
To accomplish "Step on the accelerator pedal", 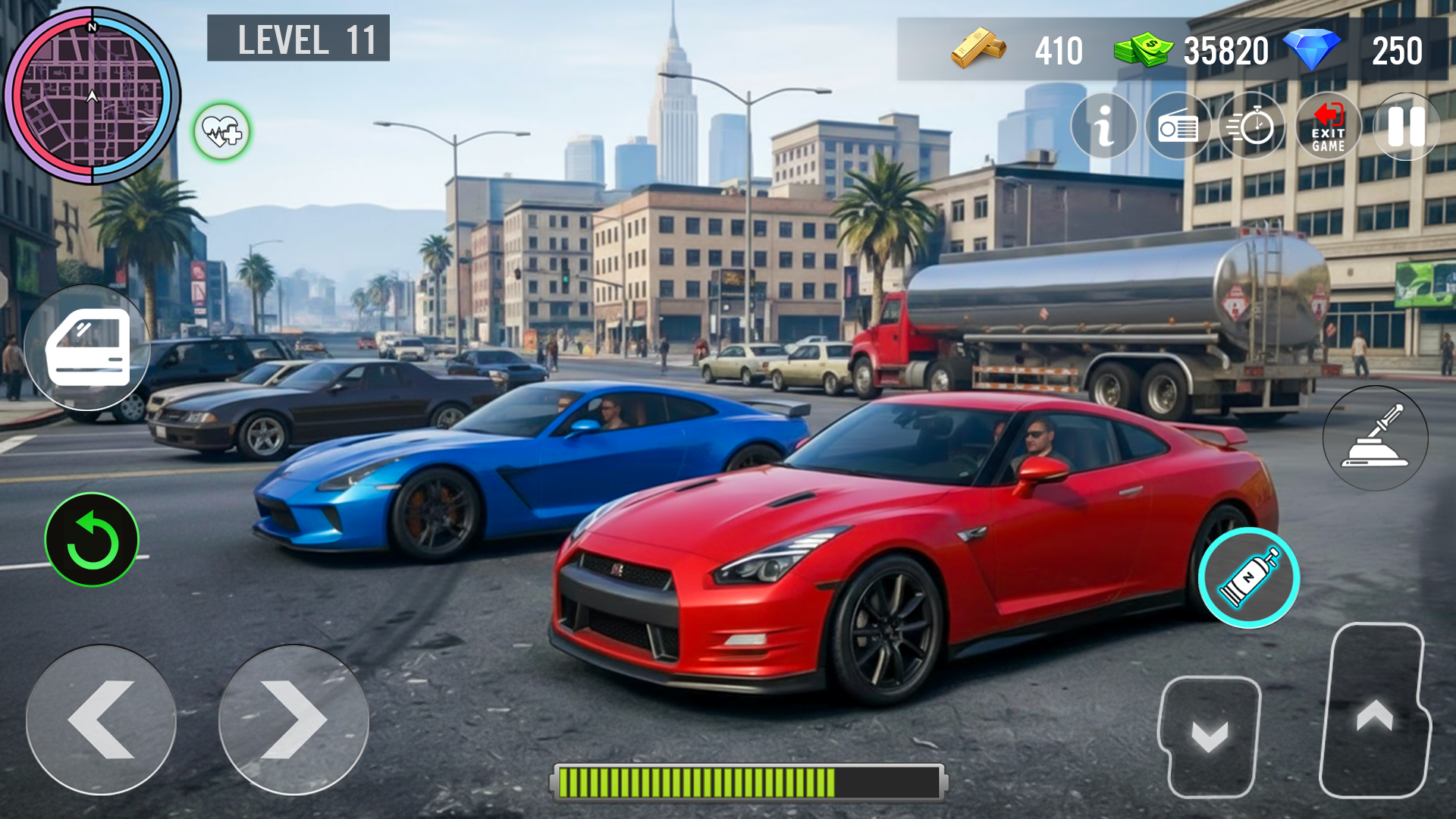I will coord(1374,711).
